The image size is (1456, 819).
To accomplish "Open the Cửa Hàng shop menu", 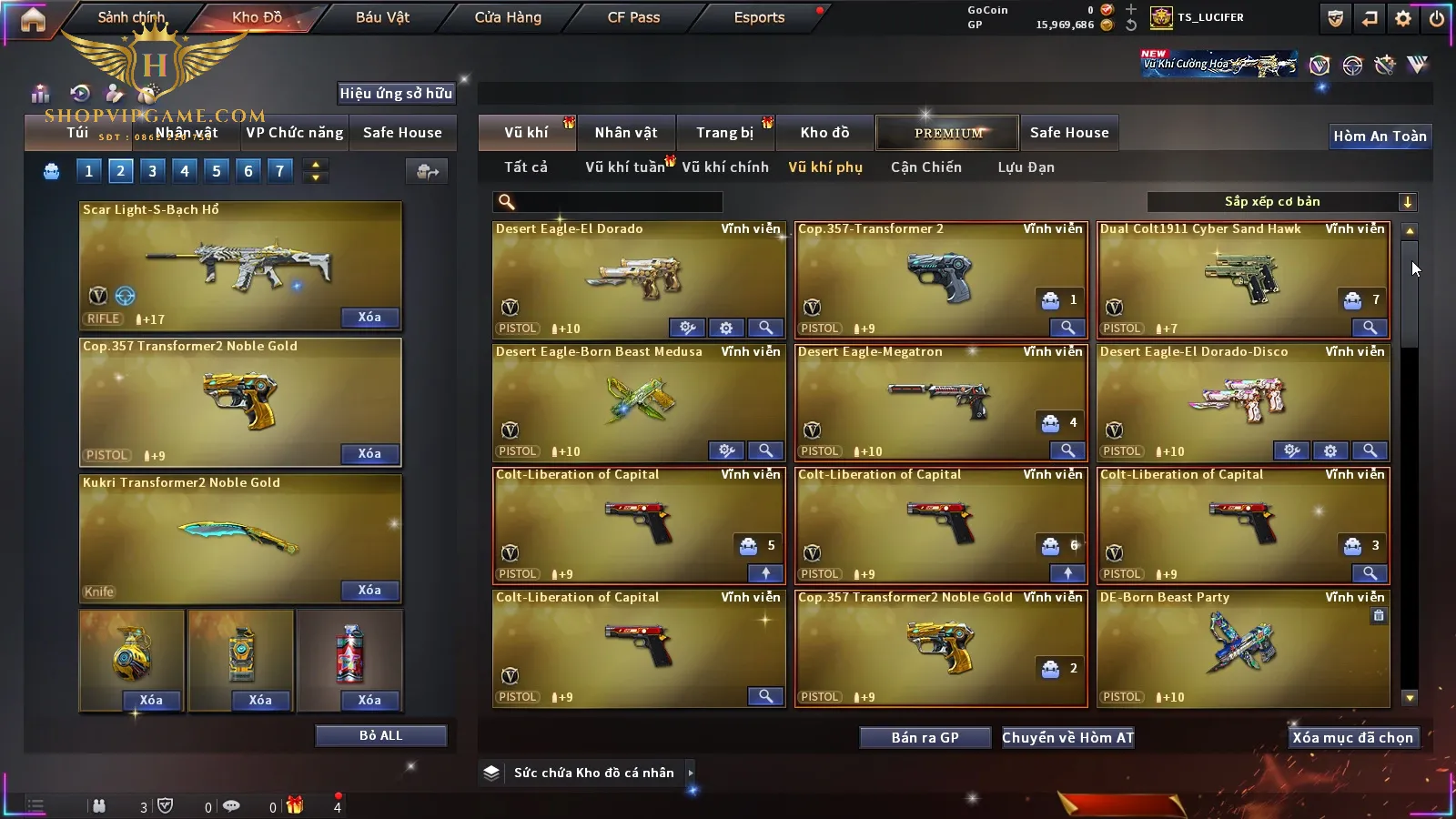I will pos(508,17).
